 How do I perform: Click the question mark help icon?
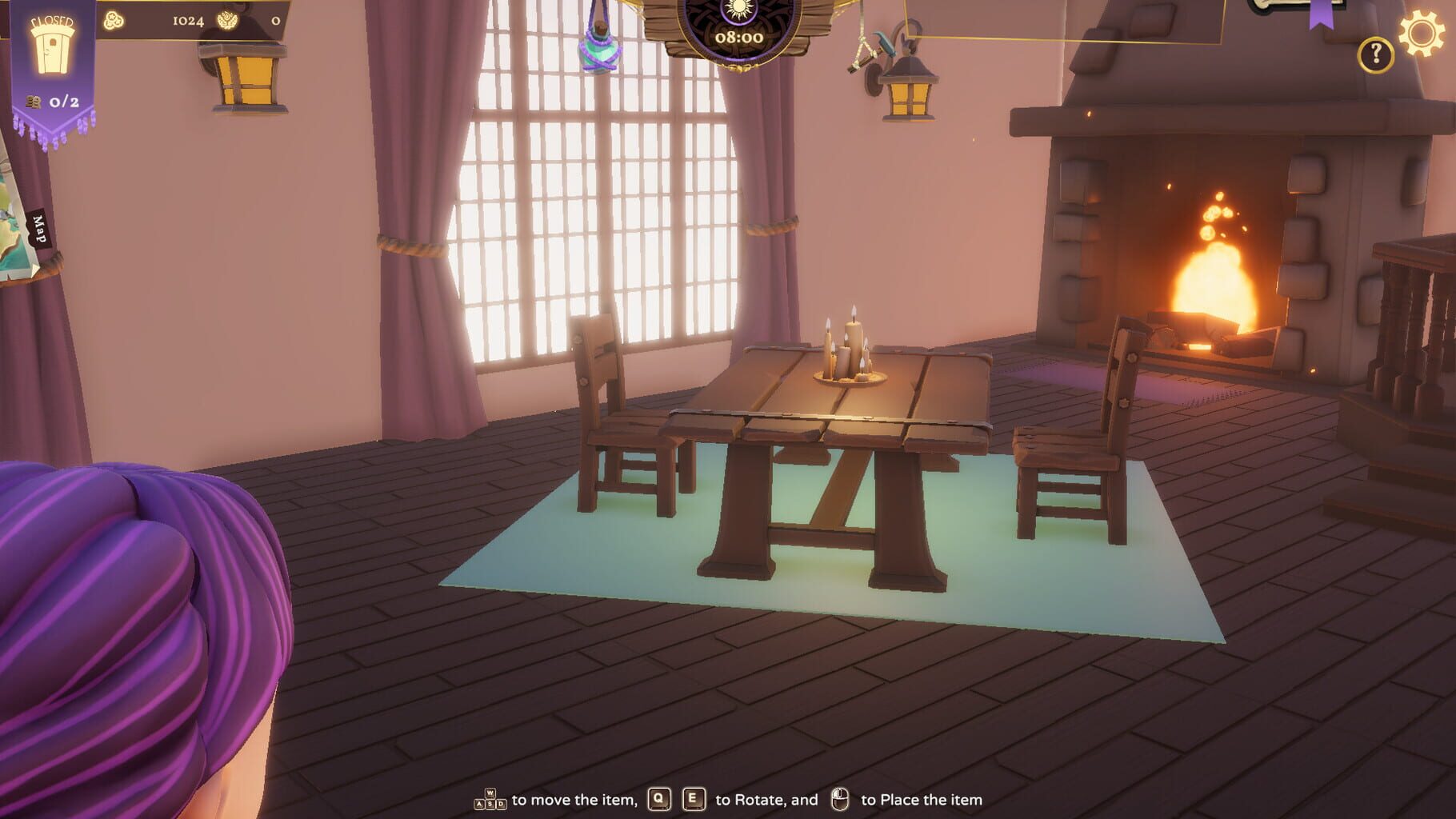1374,54
